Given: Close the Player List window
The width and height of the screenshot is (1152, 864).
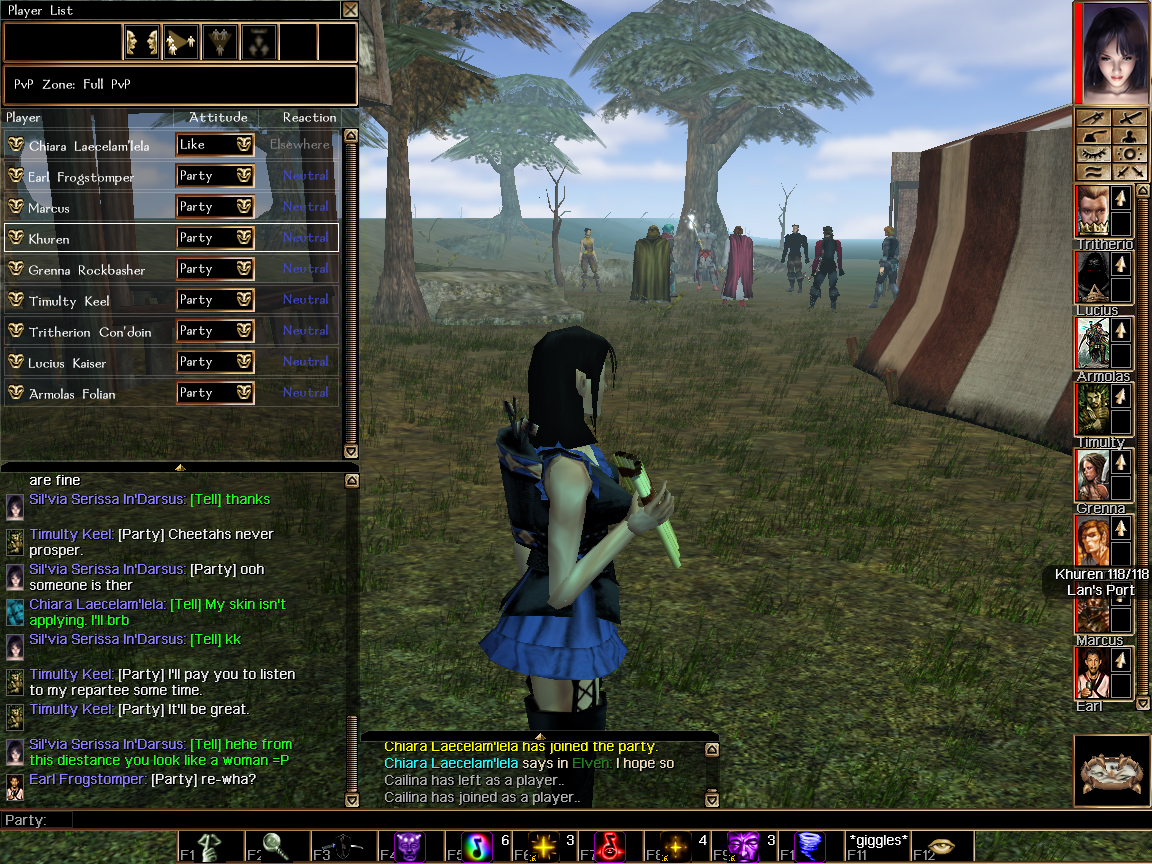Looking at the screenshot, I should (x=349, y=10).
